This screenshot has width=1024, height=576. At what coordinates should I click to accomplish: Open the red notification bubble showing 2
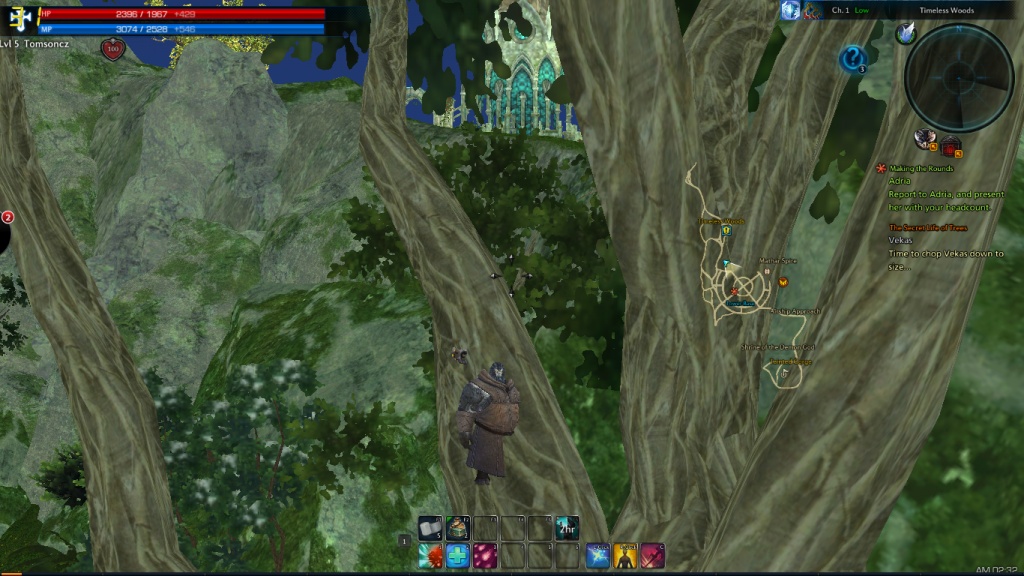click(x=6, y=217)
